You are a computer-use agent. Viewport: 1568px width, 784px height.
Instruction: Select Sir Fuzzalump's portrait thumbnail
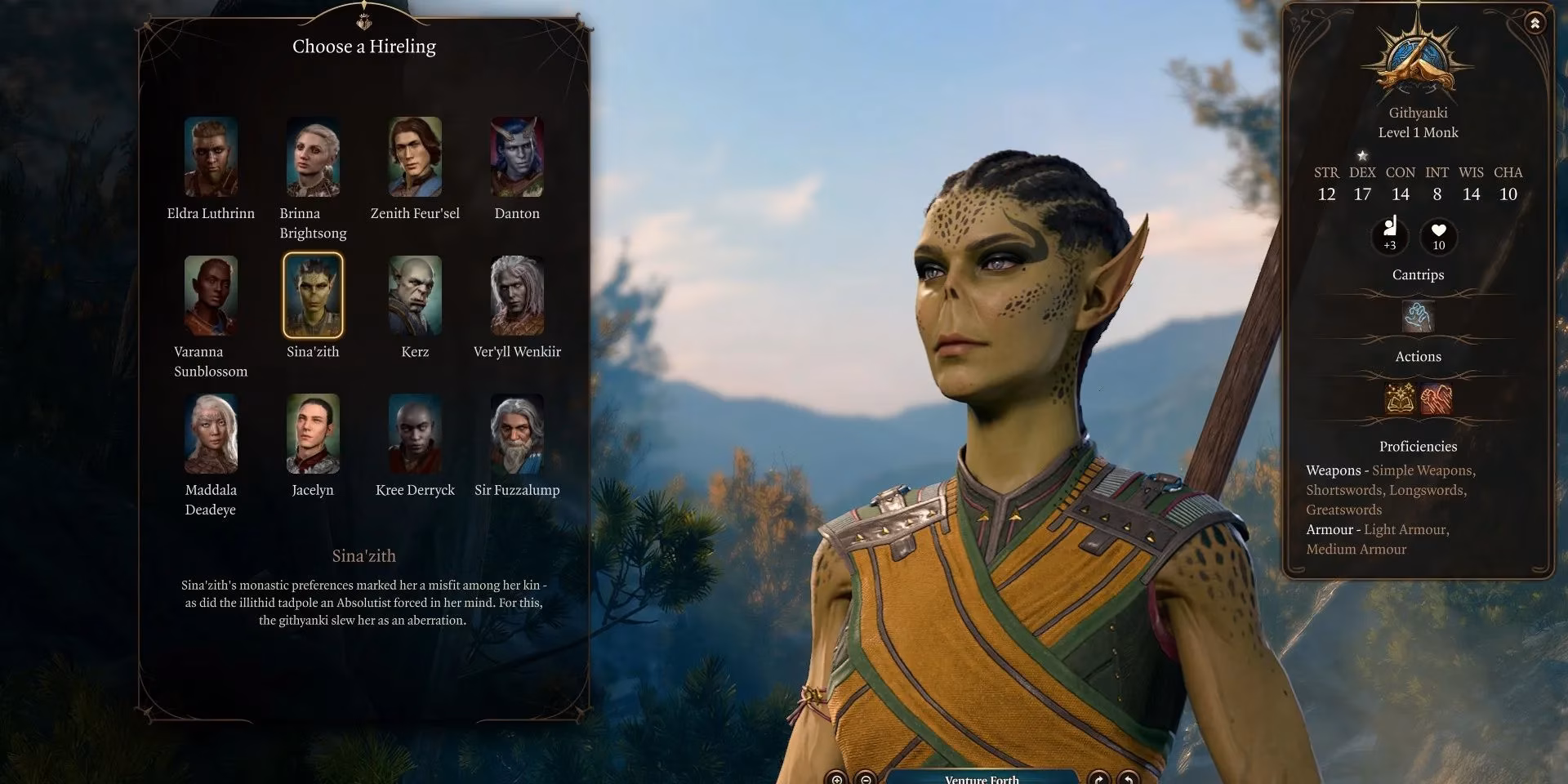(x=517, y=433)
